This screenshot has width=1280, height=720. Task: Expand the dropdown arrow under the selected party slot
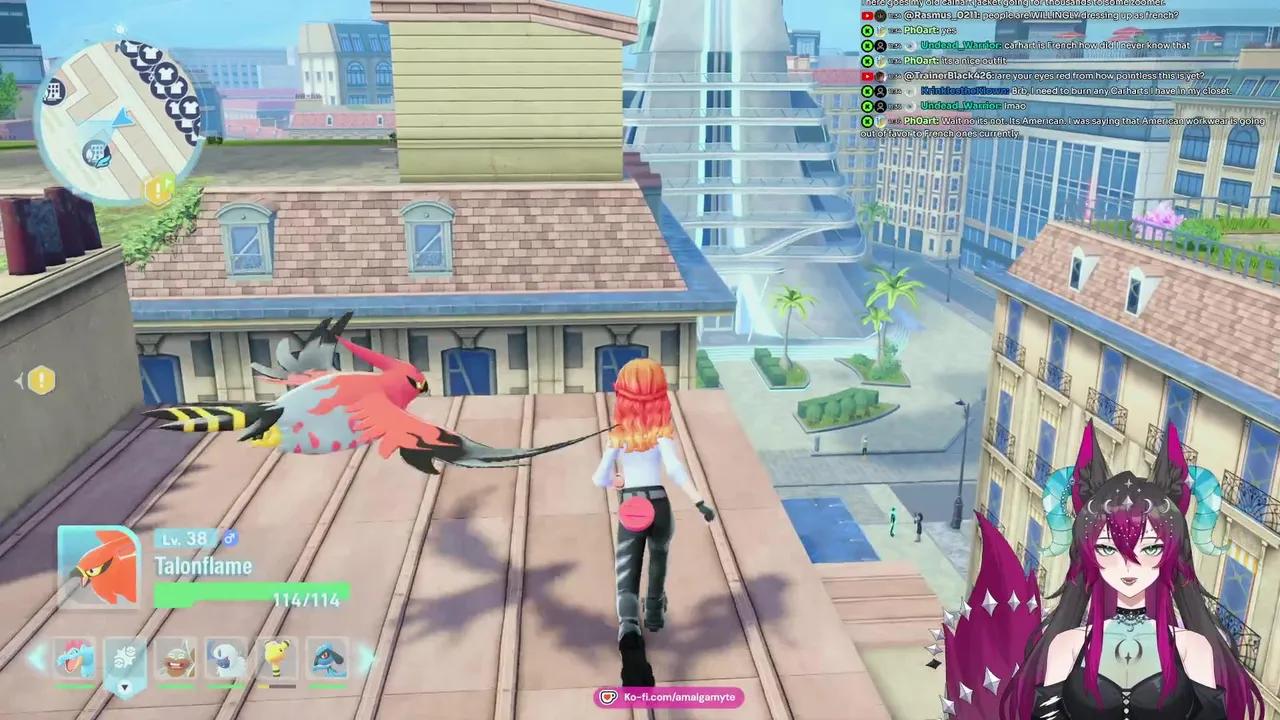[124, 687]
